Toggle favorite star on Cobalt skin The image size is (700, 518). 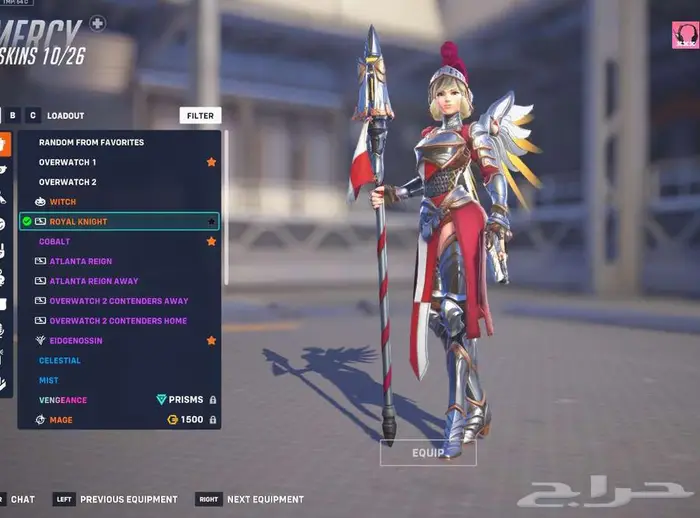point(211,241)
